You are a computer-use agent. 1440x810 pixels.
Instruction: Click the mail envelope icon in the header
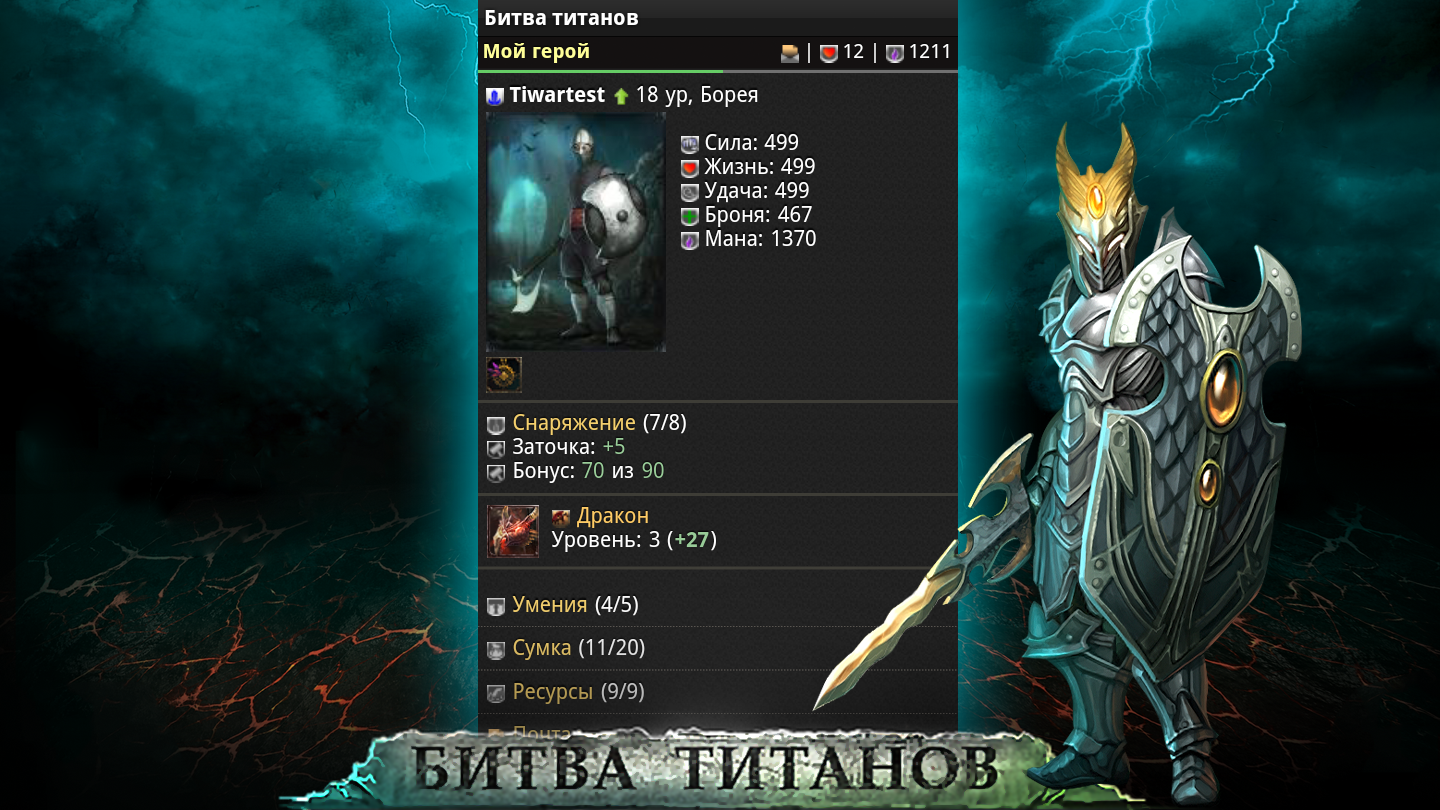click(789, 51)
